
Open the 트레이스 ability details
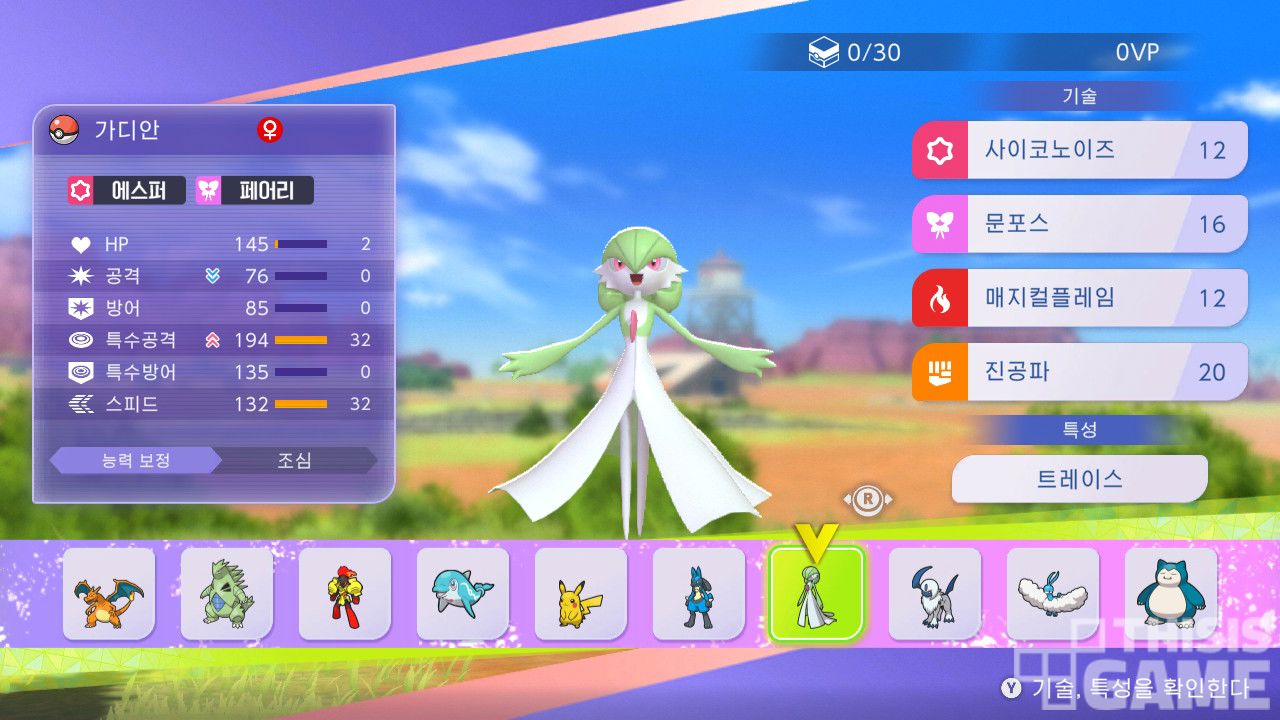pyautogui.click(x=1079, y=479)
